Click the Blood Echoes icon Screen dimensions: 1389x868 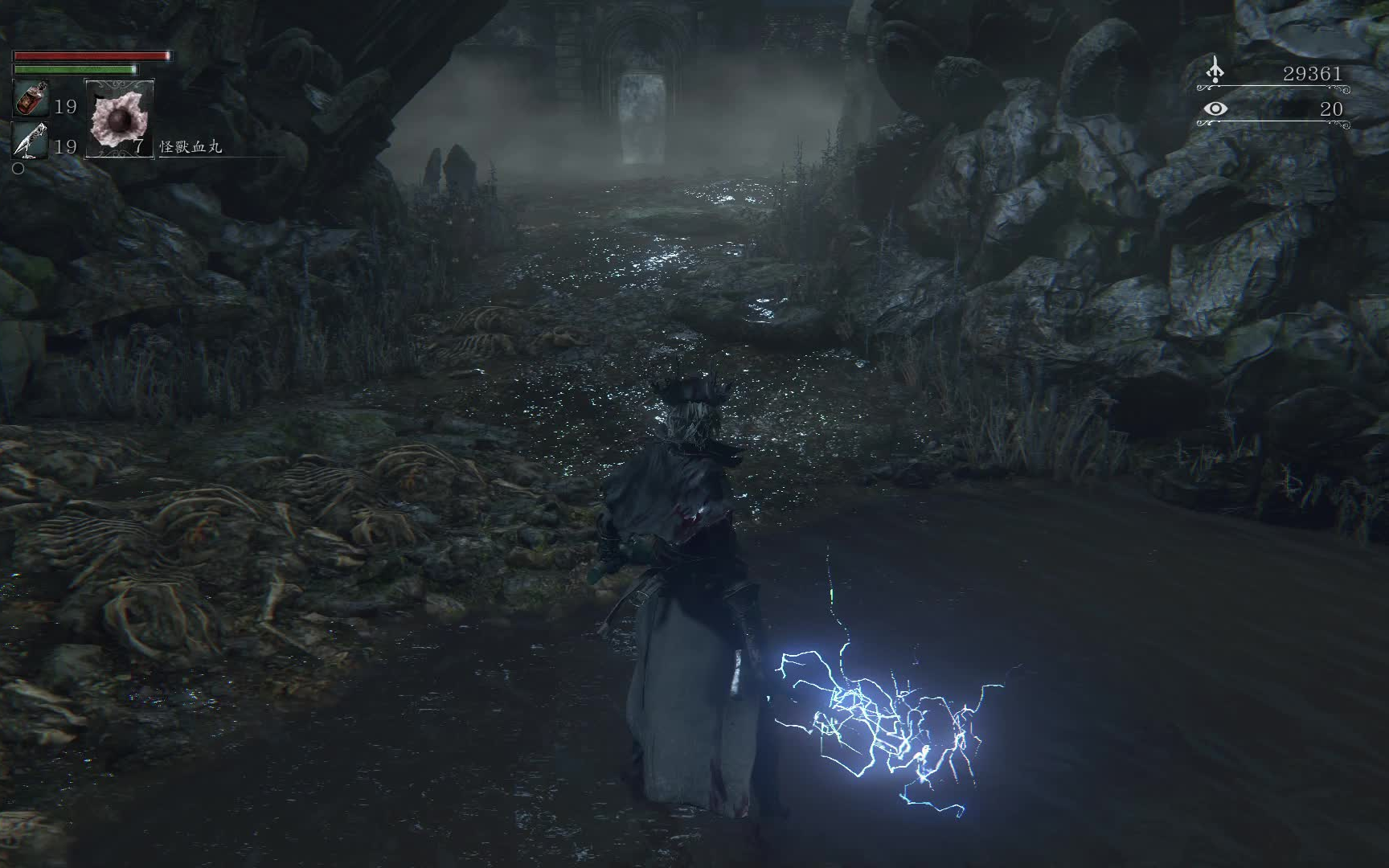(1215, 72)
